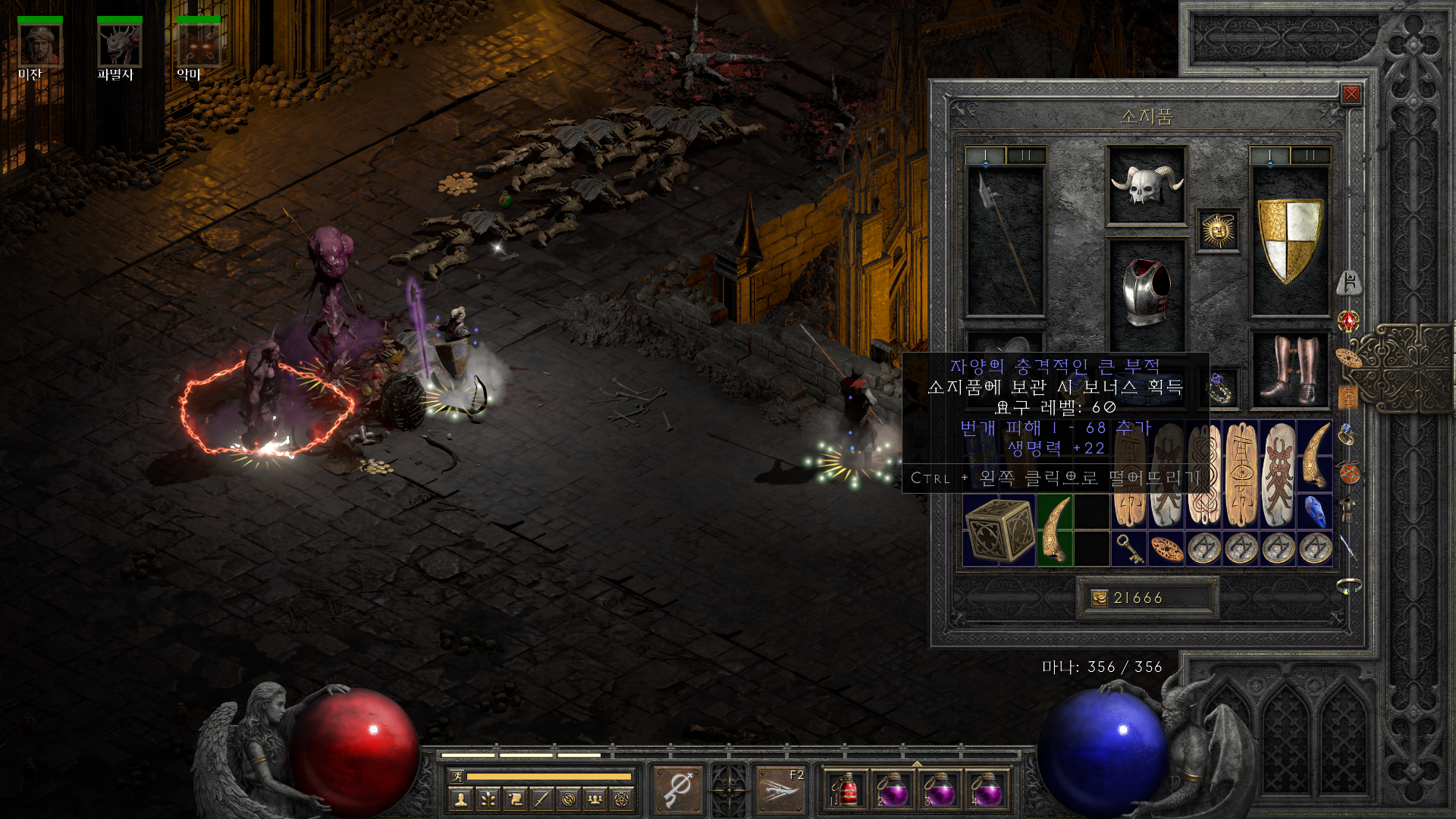The width and height of the screenshot is (1456, 819).
Task: Open the pentagram game menu button
Action: pos(622,799)
